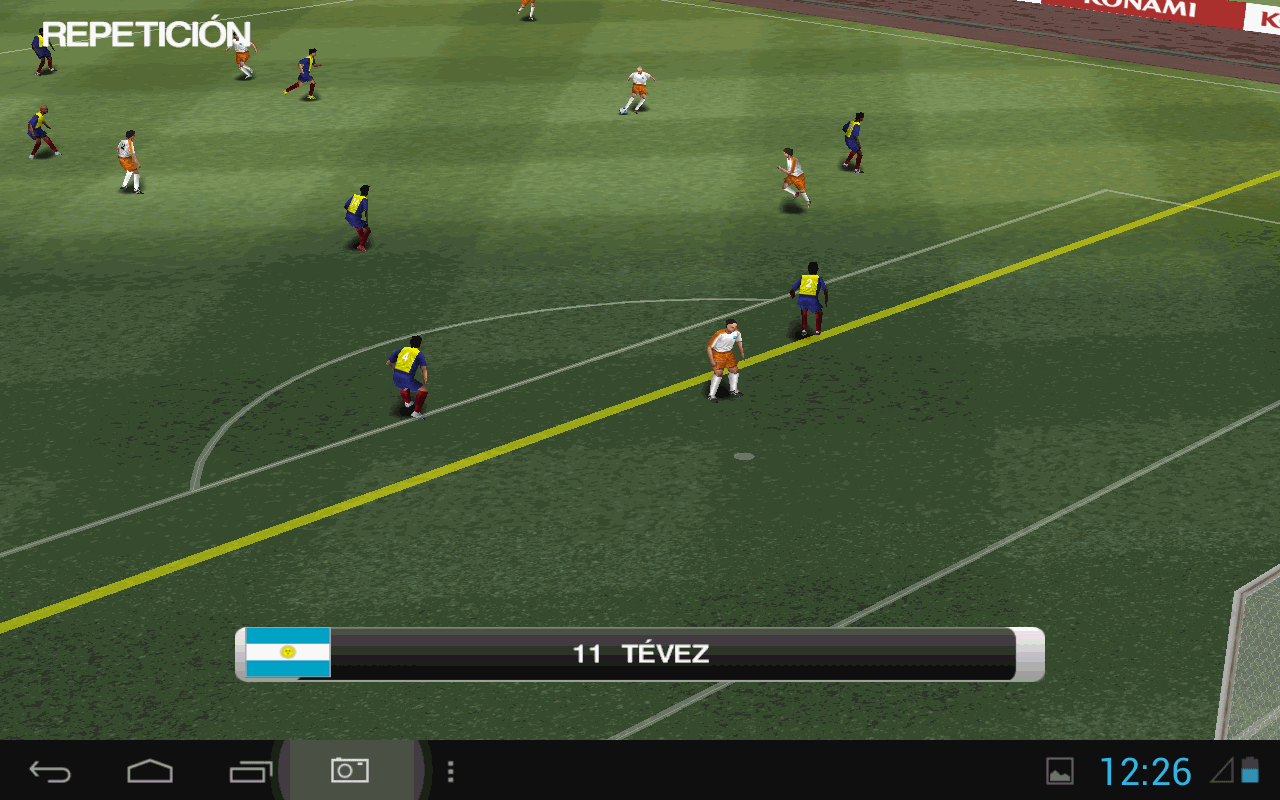
Task: Tap the Android back arrow button
Action: click(x=50, y=771)
